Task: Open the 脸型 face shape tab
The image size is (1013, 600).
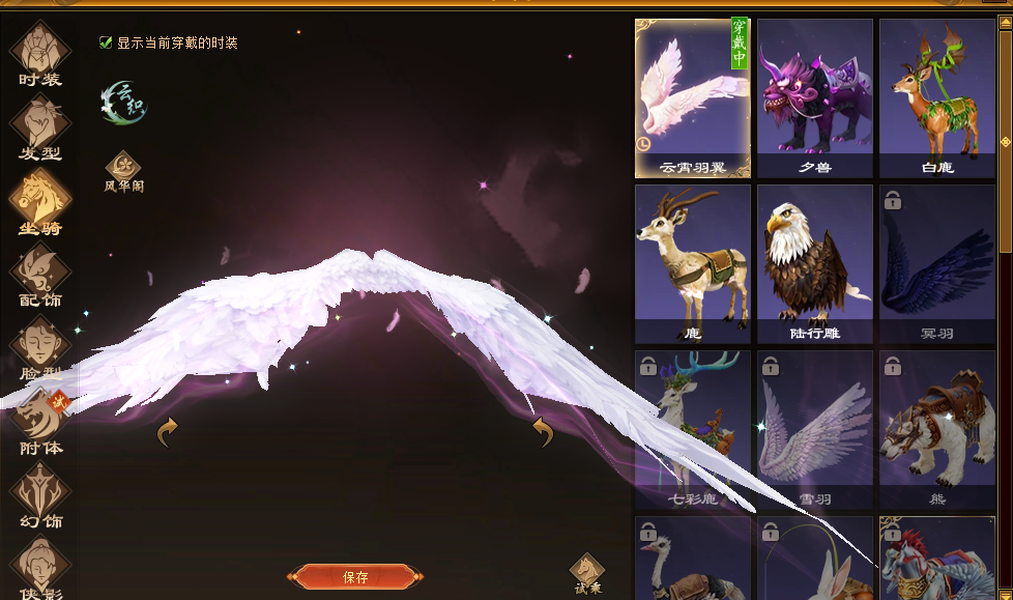Action: point(40,347)
